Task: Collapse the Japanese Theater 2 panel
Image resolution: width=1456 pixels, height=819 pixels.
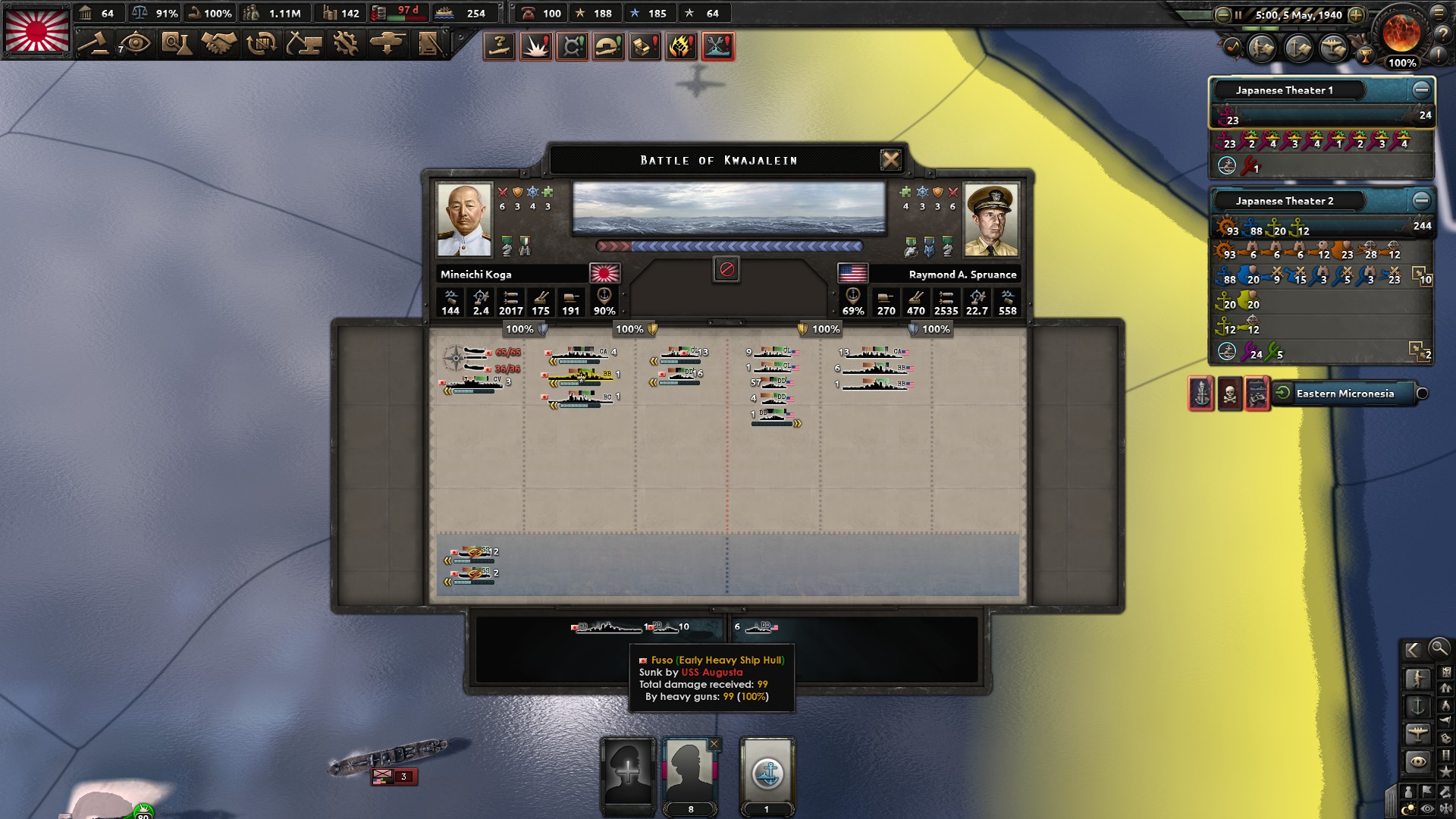Action: click(1421, 201)
